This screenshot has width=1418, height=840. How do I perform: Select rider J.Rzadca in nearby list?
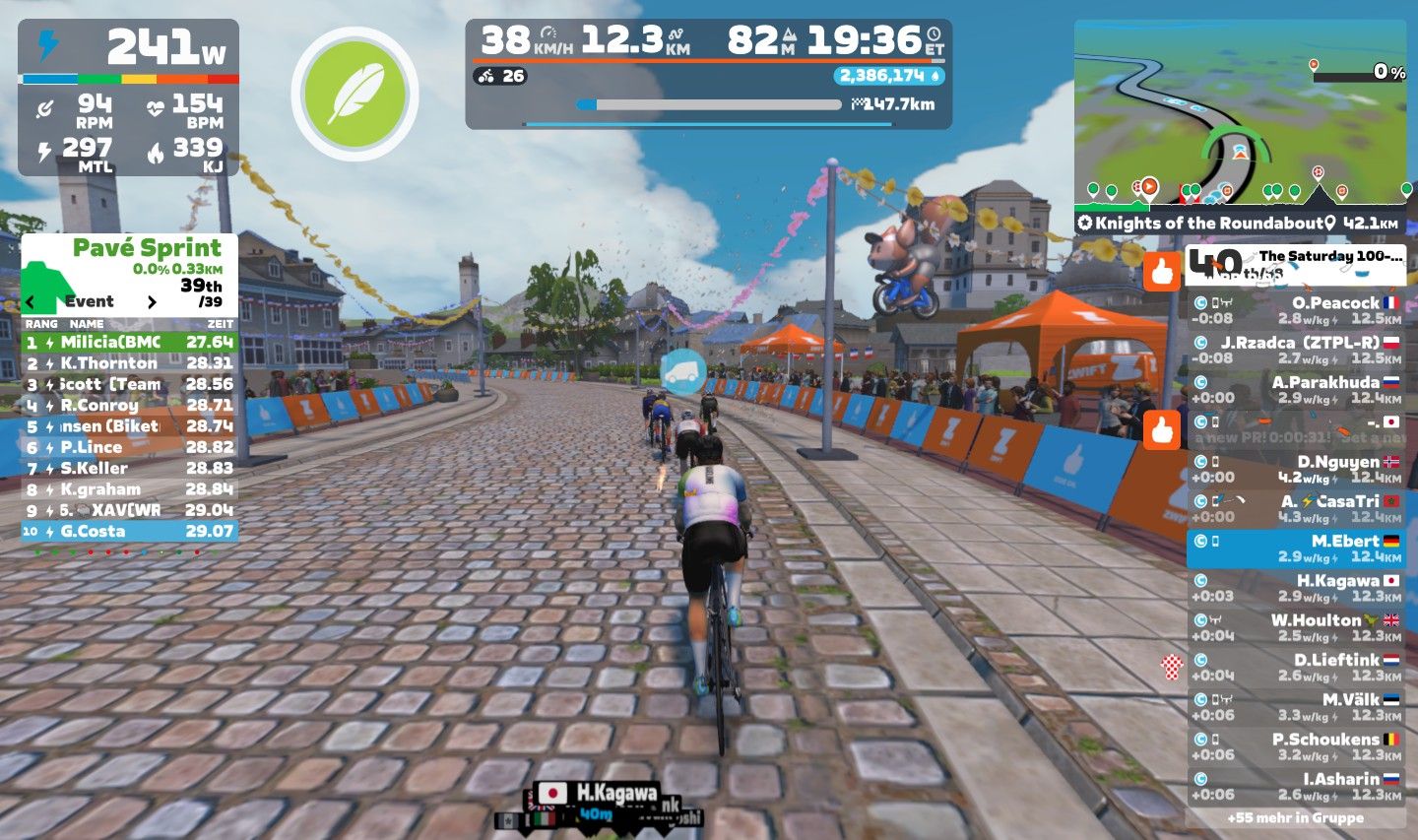click(x=1296, y=350)
